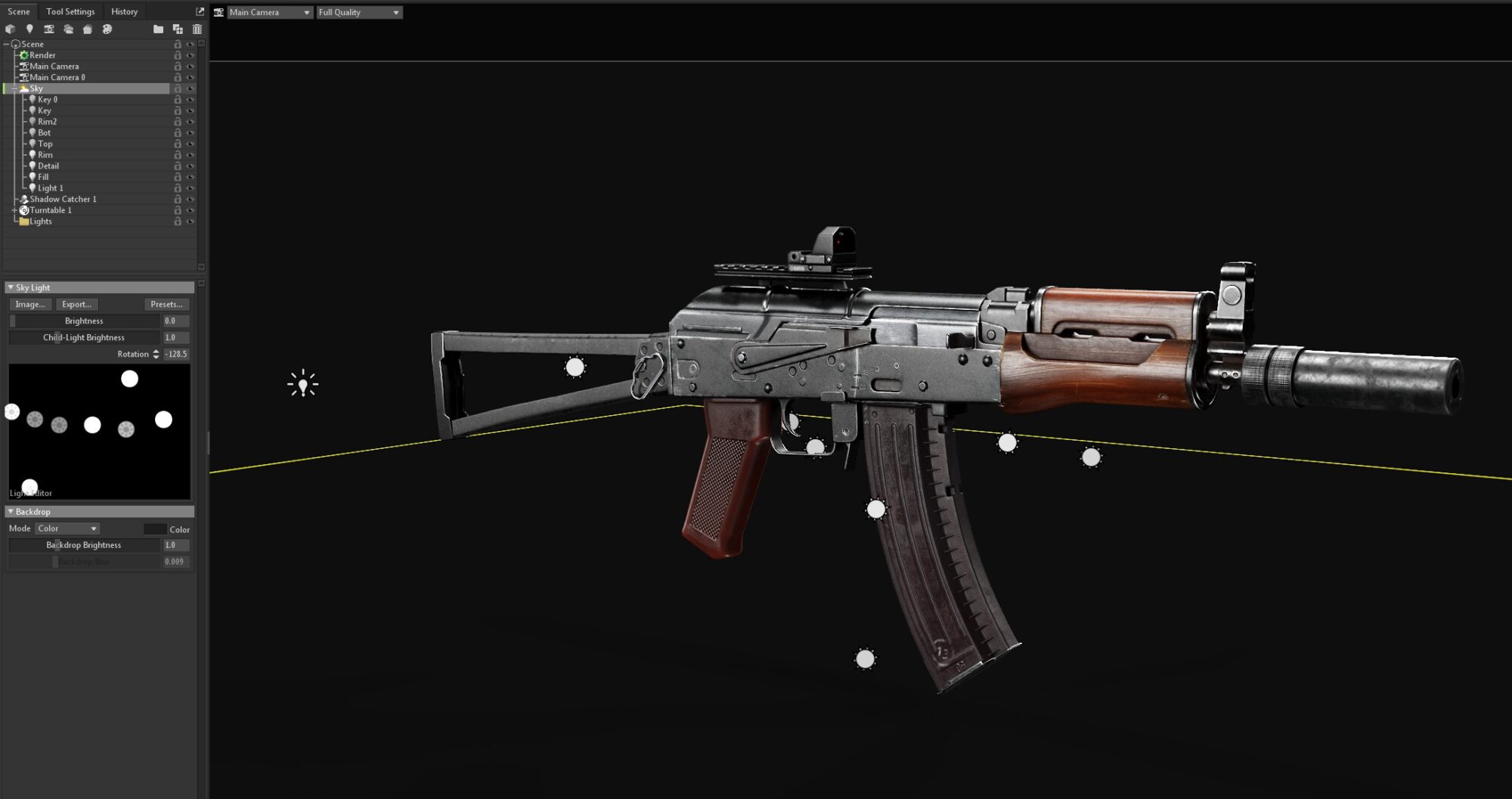The image size is (1512, 799).
Task: Switch to the Tool Settings tab
Action: tap(70, 11)
